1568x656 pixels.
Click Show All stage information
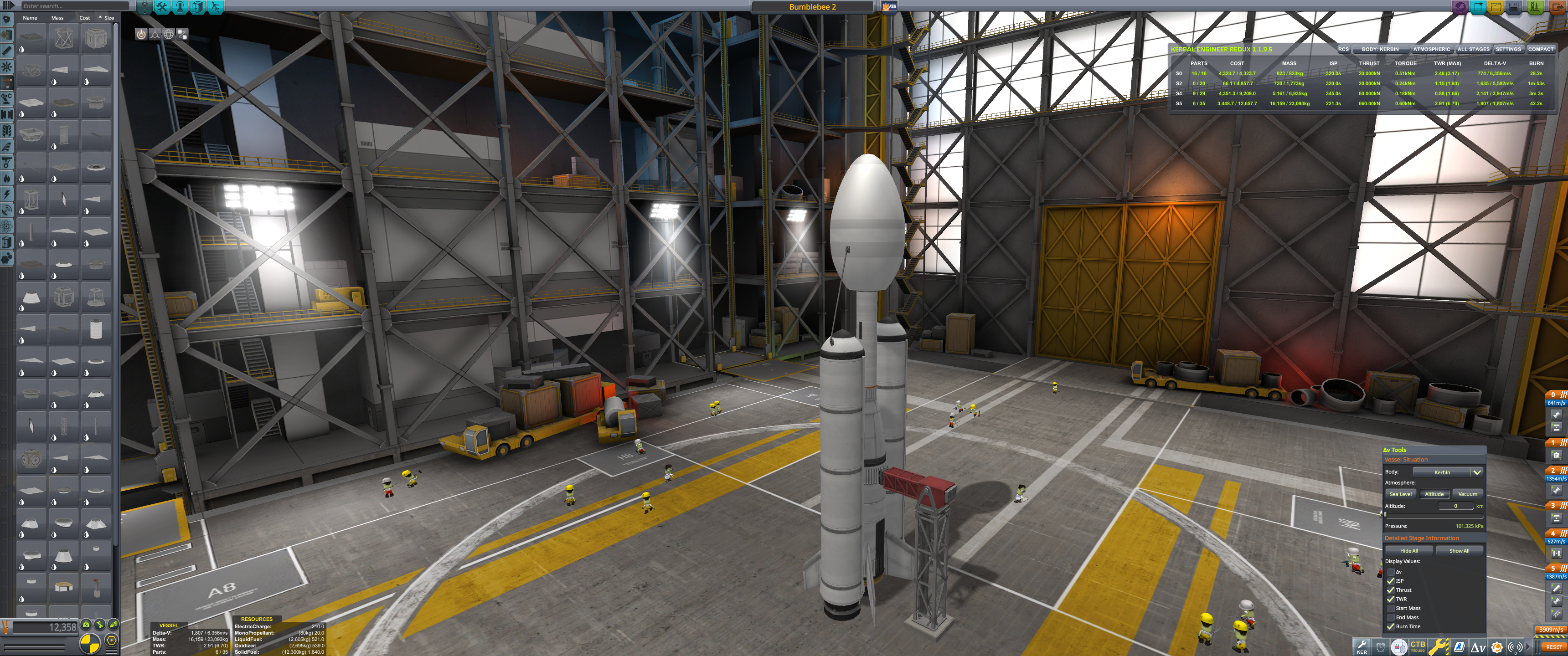coord(1459,551)
